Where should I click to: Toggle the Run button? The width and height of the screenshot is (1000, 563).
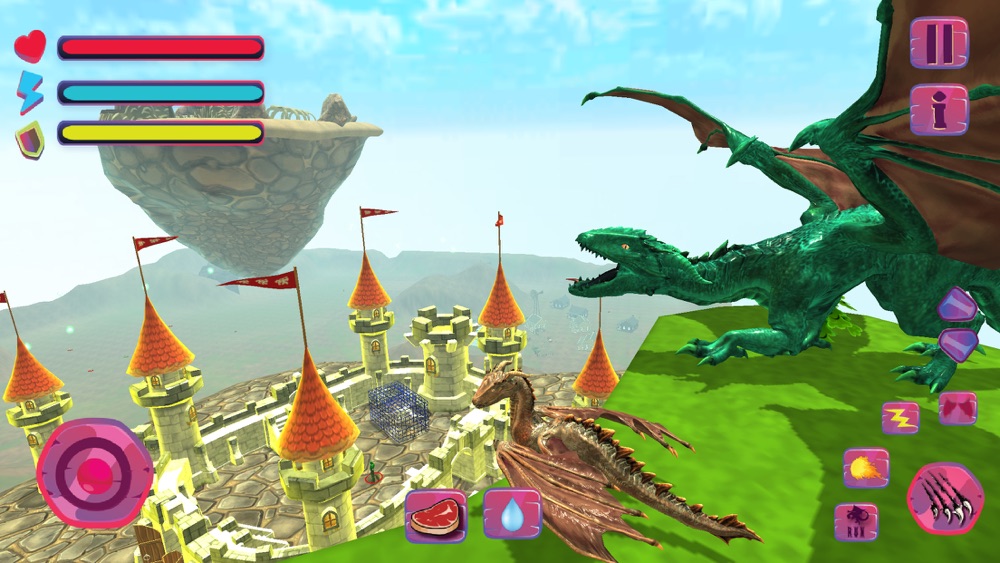(x=856, y=522)
